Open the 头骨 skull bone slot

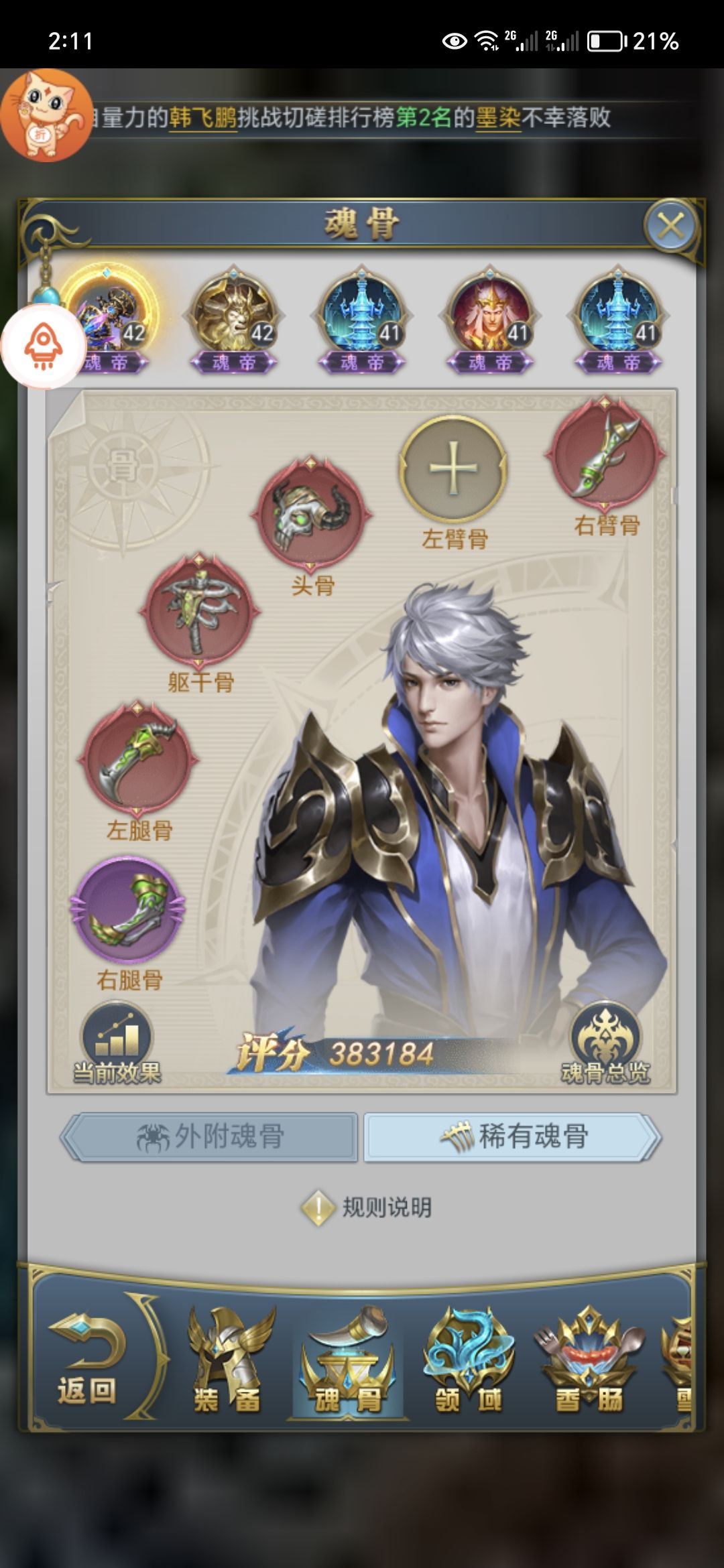click(311, 514)
